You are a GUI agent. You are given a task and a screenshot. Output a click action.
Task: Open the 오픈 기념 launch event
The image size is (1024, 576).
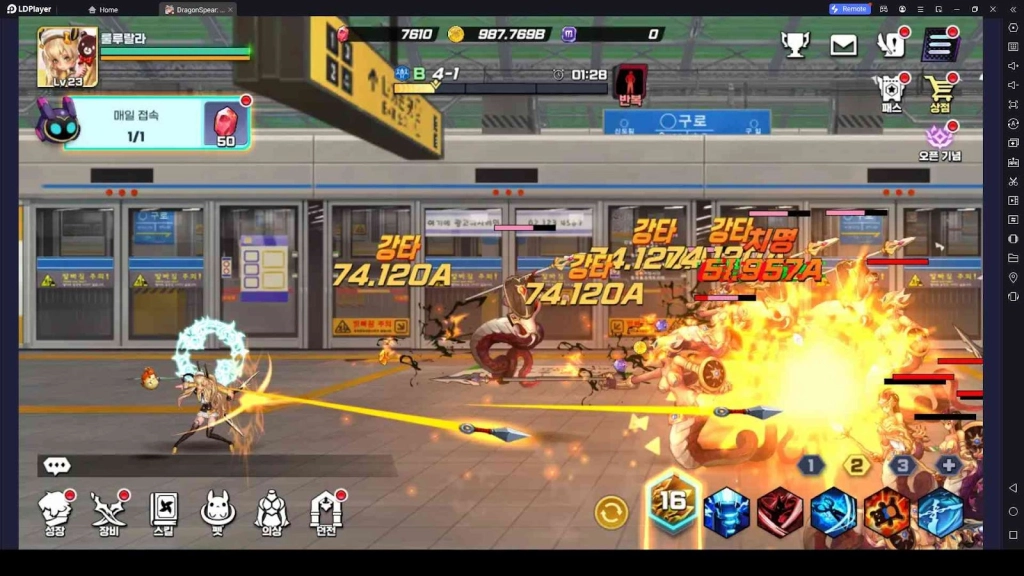[x=939, y=141]
